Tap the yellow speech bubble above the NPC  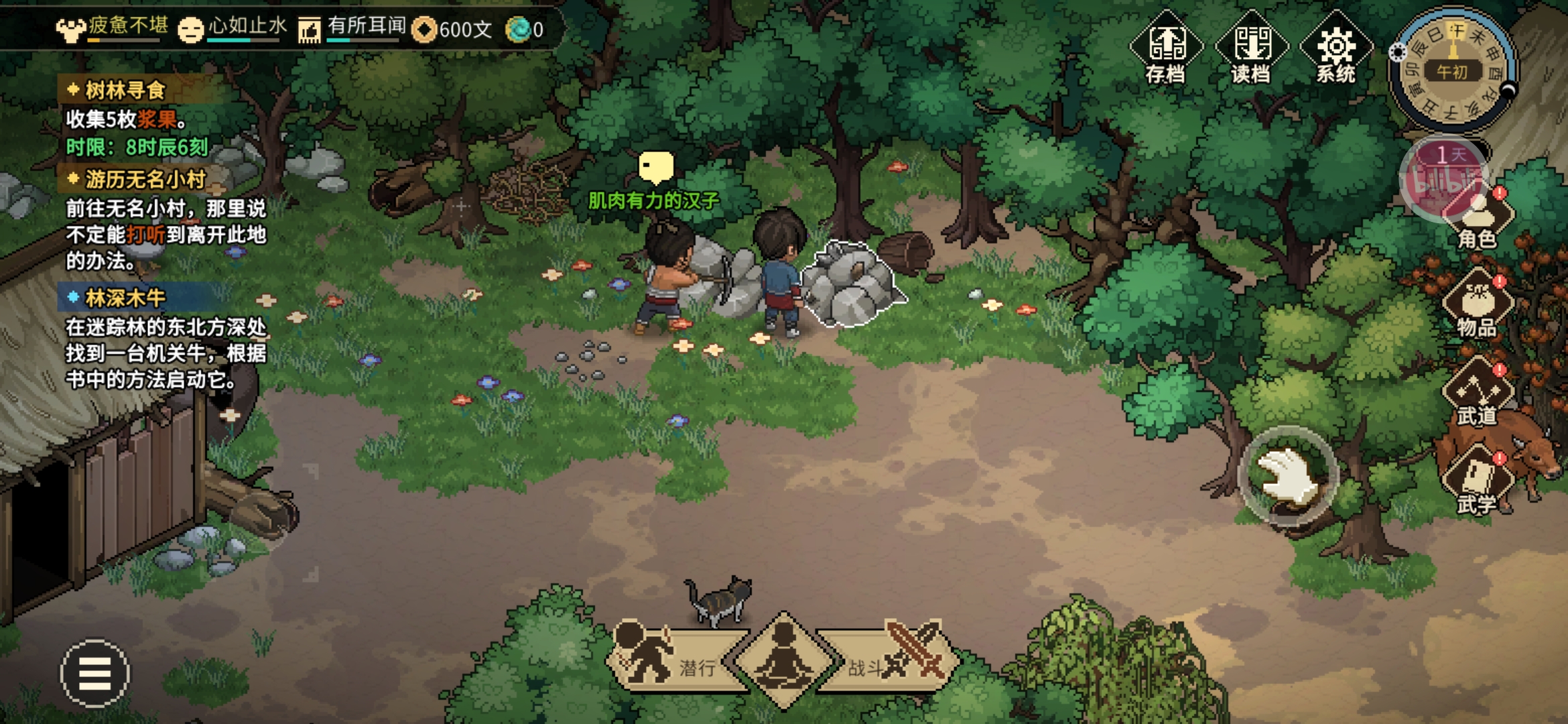coord(655,166)
